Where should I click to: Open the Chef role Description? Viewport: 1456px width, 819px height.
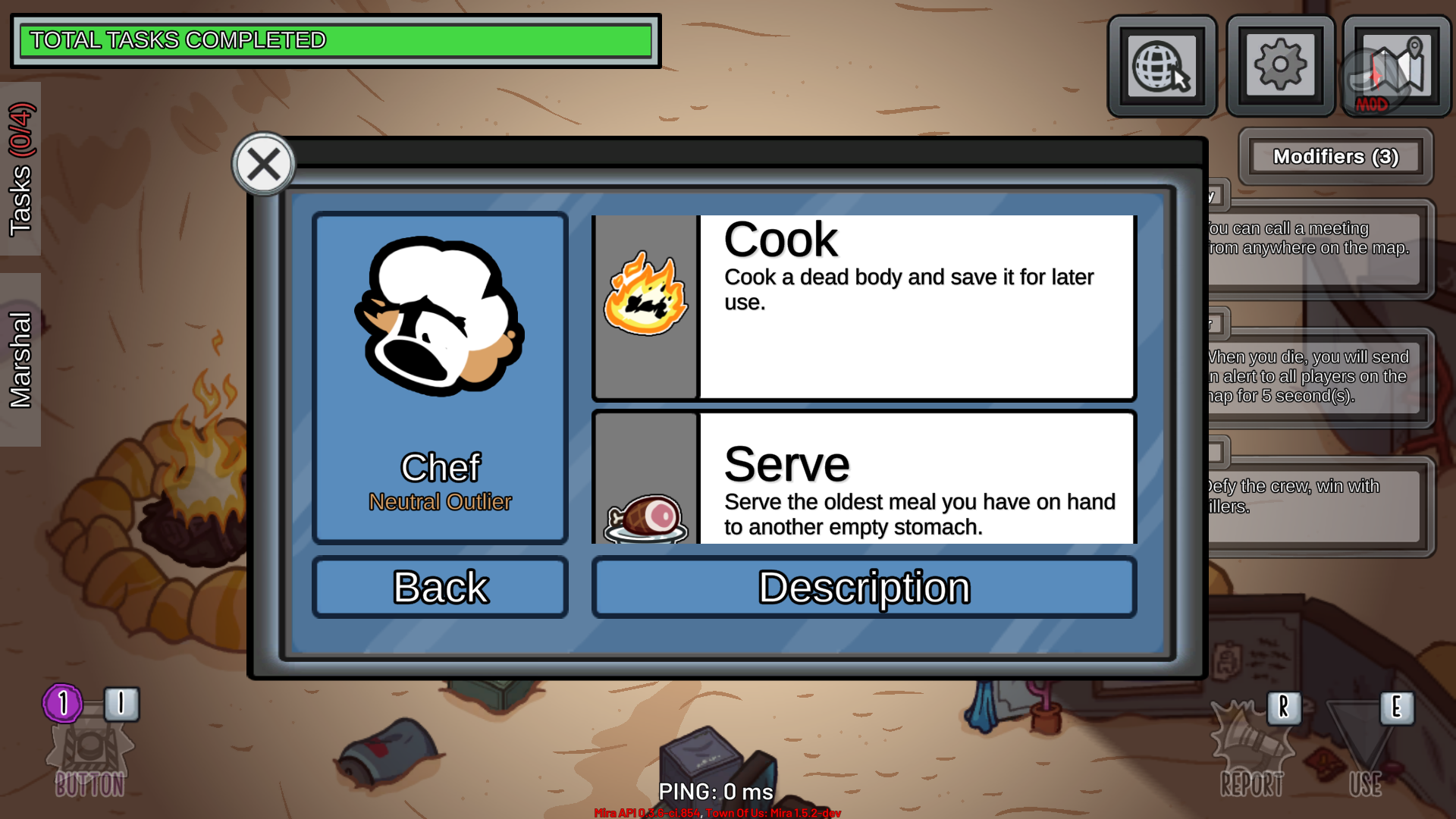pos(864,586)
